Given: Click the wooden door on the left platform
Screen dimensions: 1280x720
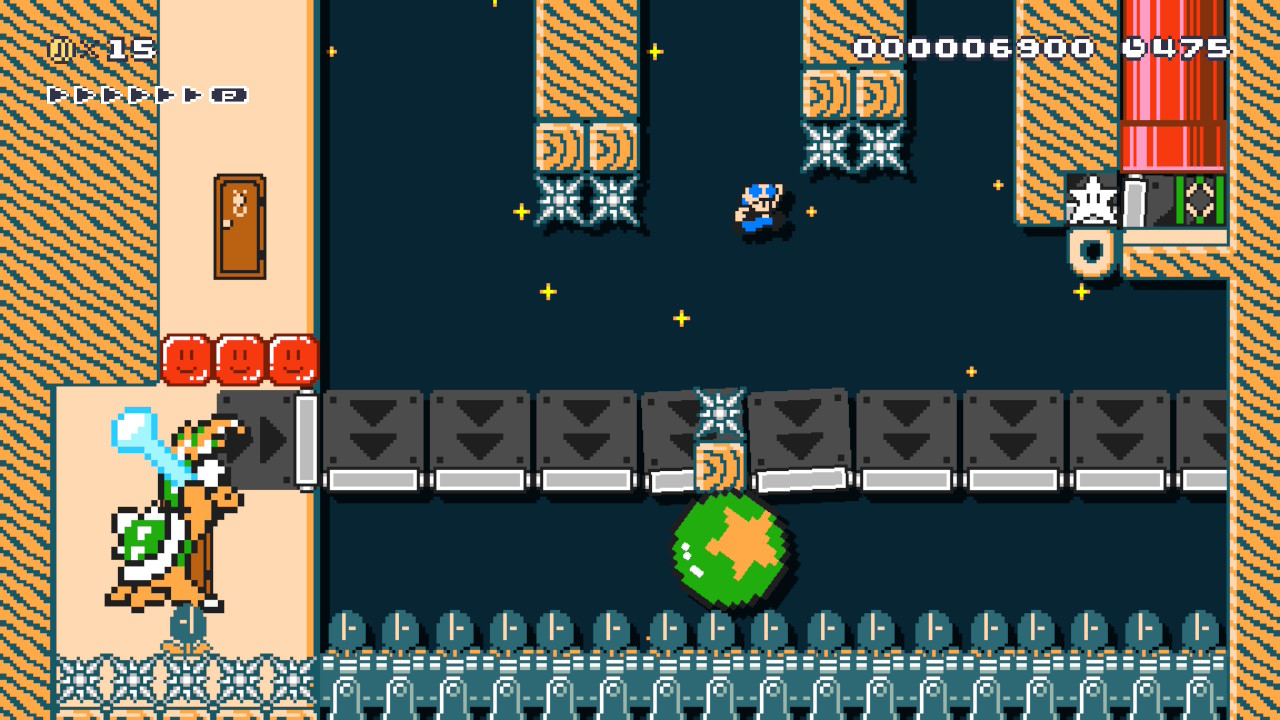Looking at the screenshot, I should pos(238,223).
